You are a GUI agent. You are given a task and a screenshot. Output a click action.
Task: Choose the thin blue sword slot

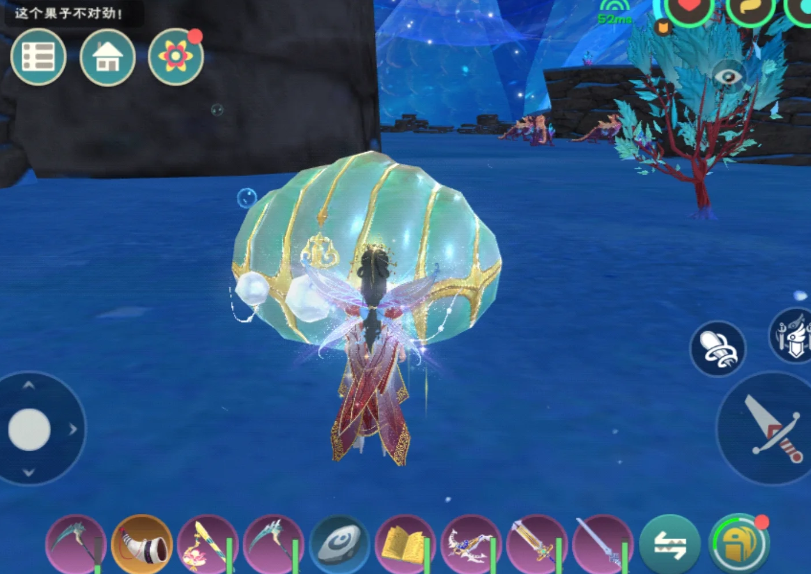point(602,545)
